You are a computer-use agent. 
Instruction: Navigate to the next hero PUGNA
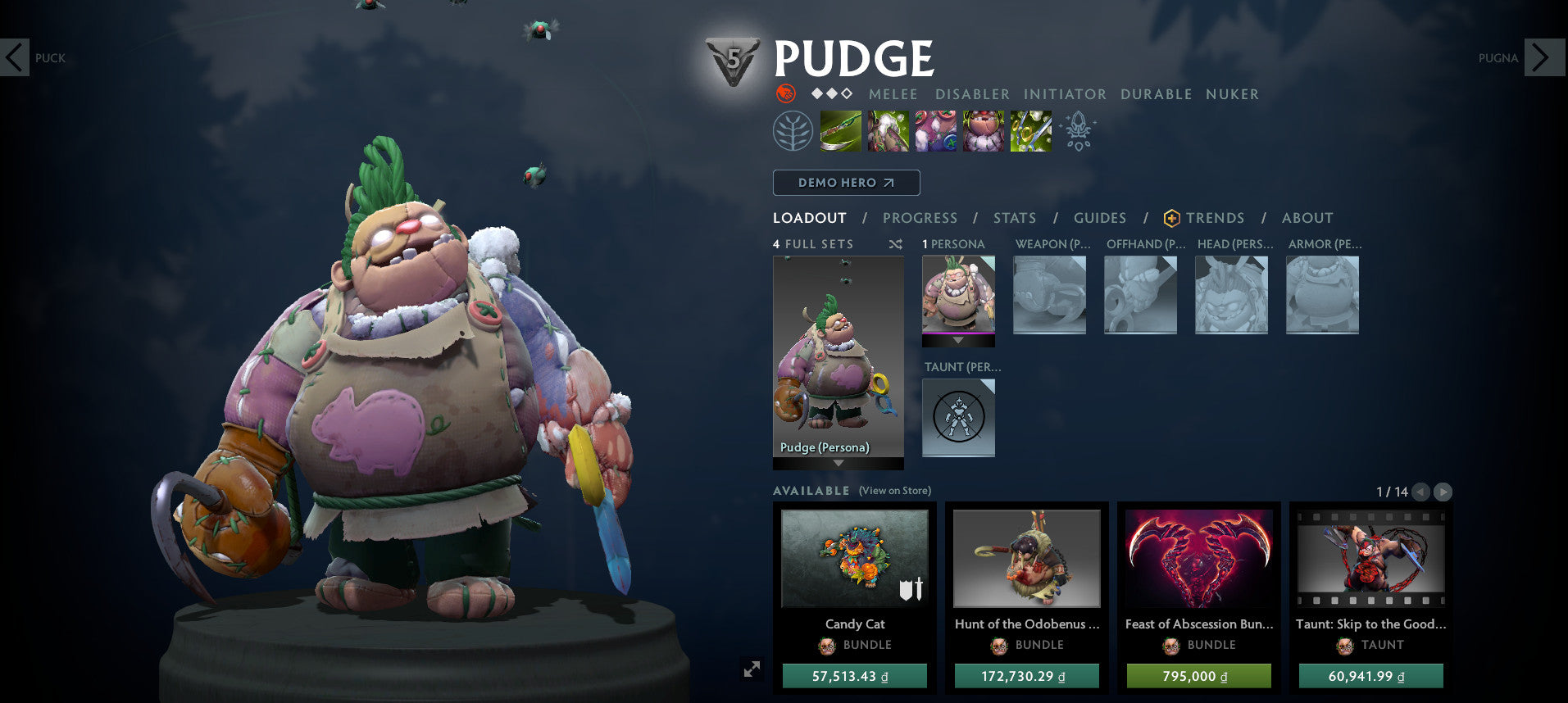coord(1544,57)
